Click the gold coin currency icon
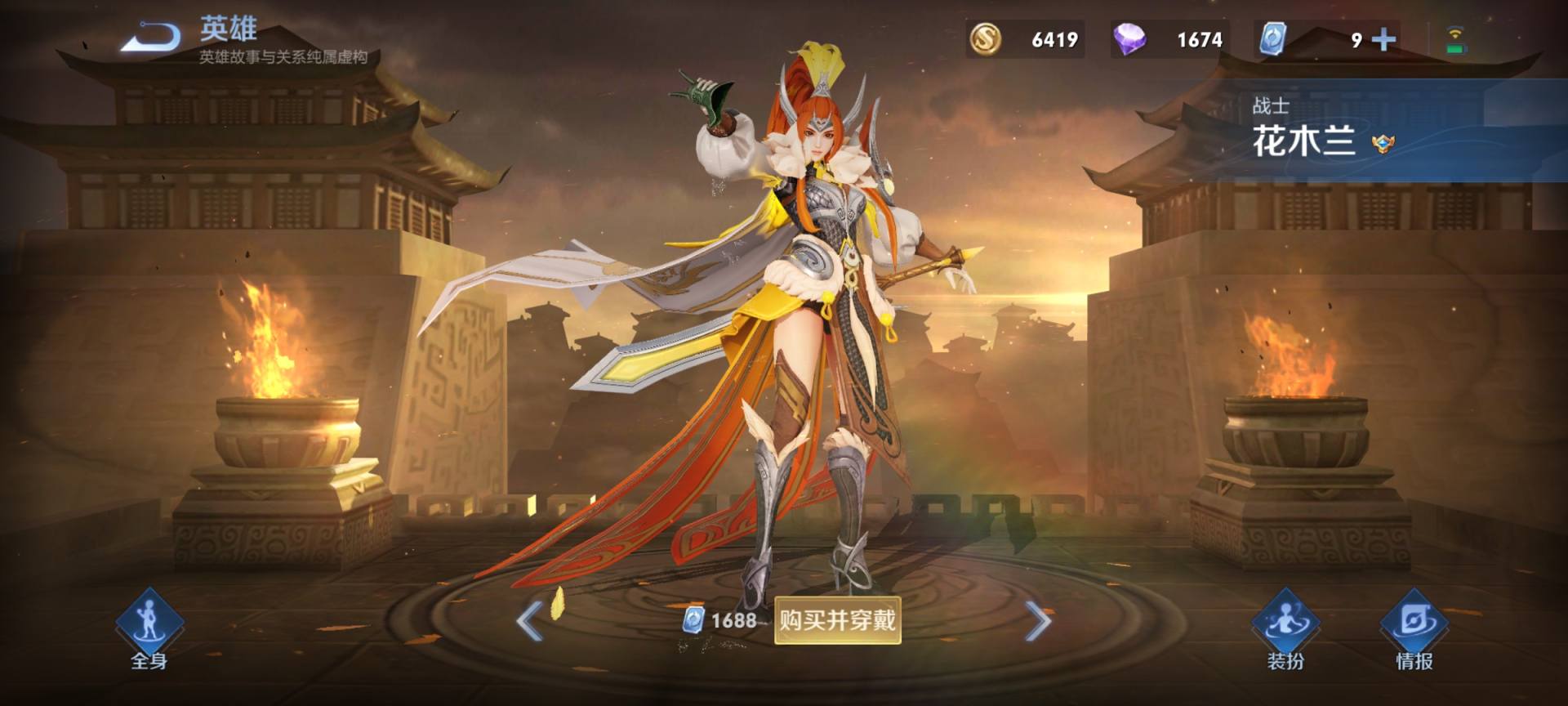The width and height of the screenshot is (1568, 706). pyautogui.click(x=985, y=38)
